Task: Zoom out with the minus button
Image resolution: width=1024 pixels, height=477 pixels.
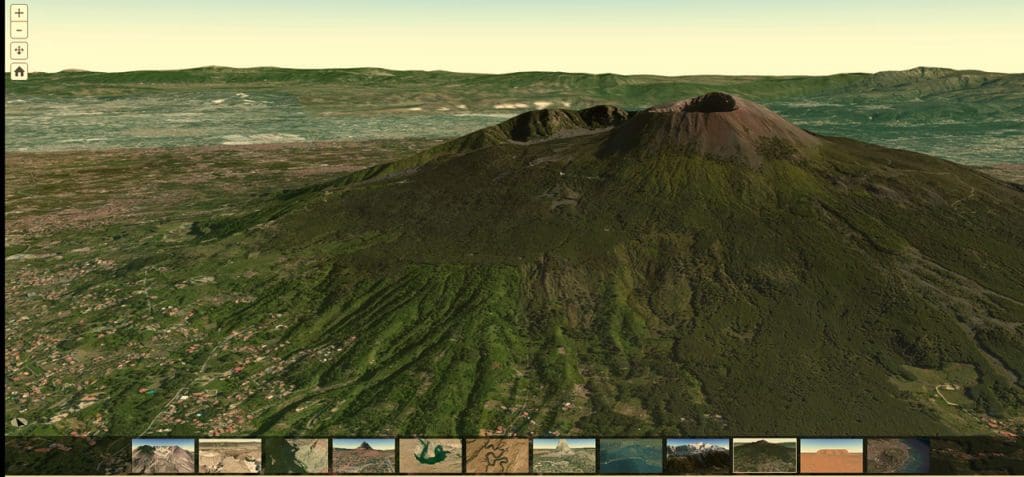Action: pos(19,31)
